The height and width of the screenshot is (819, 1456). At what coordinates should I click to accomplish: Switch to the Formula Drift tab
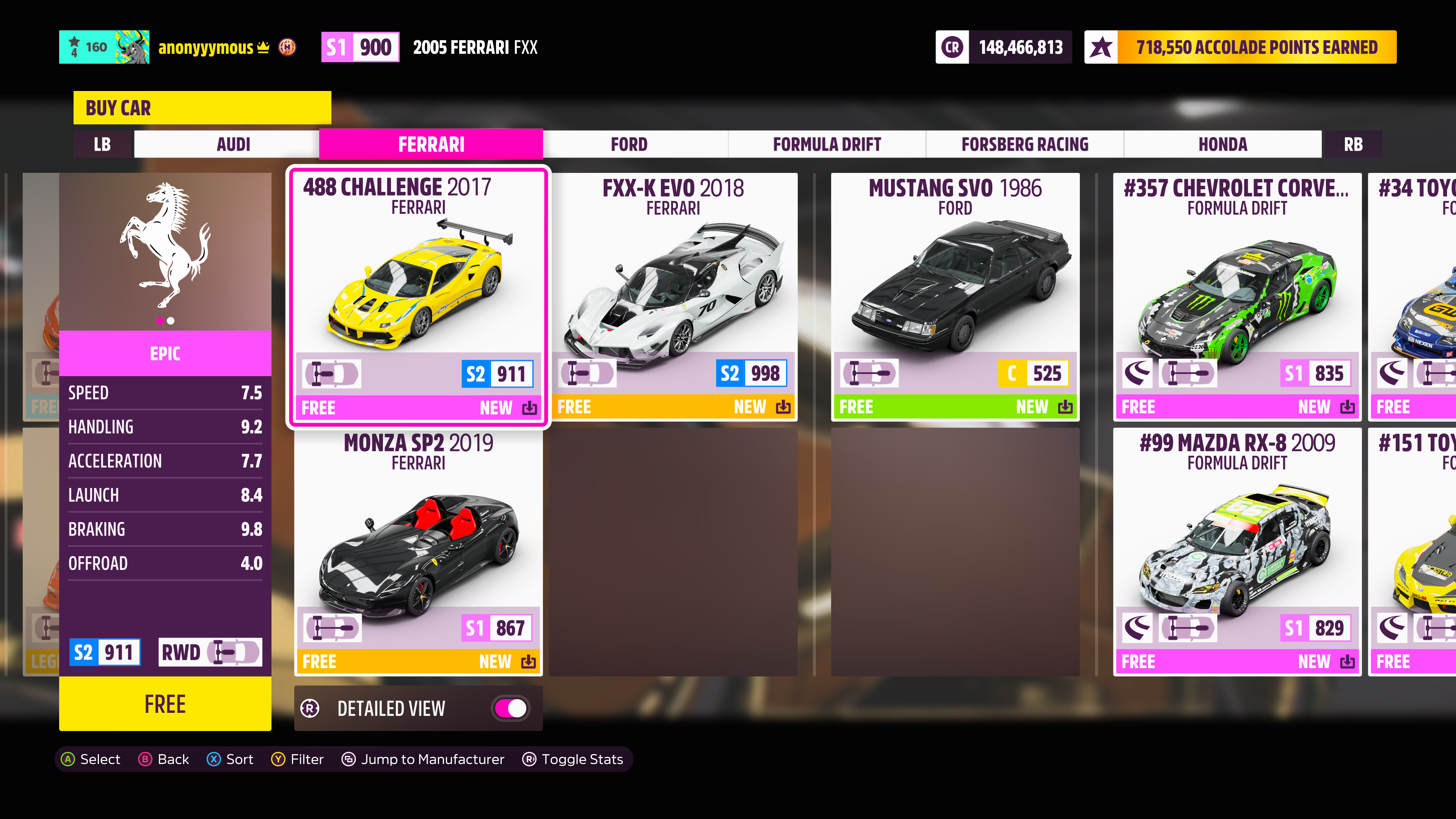tap(826, 144)
